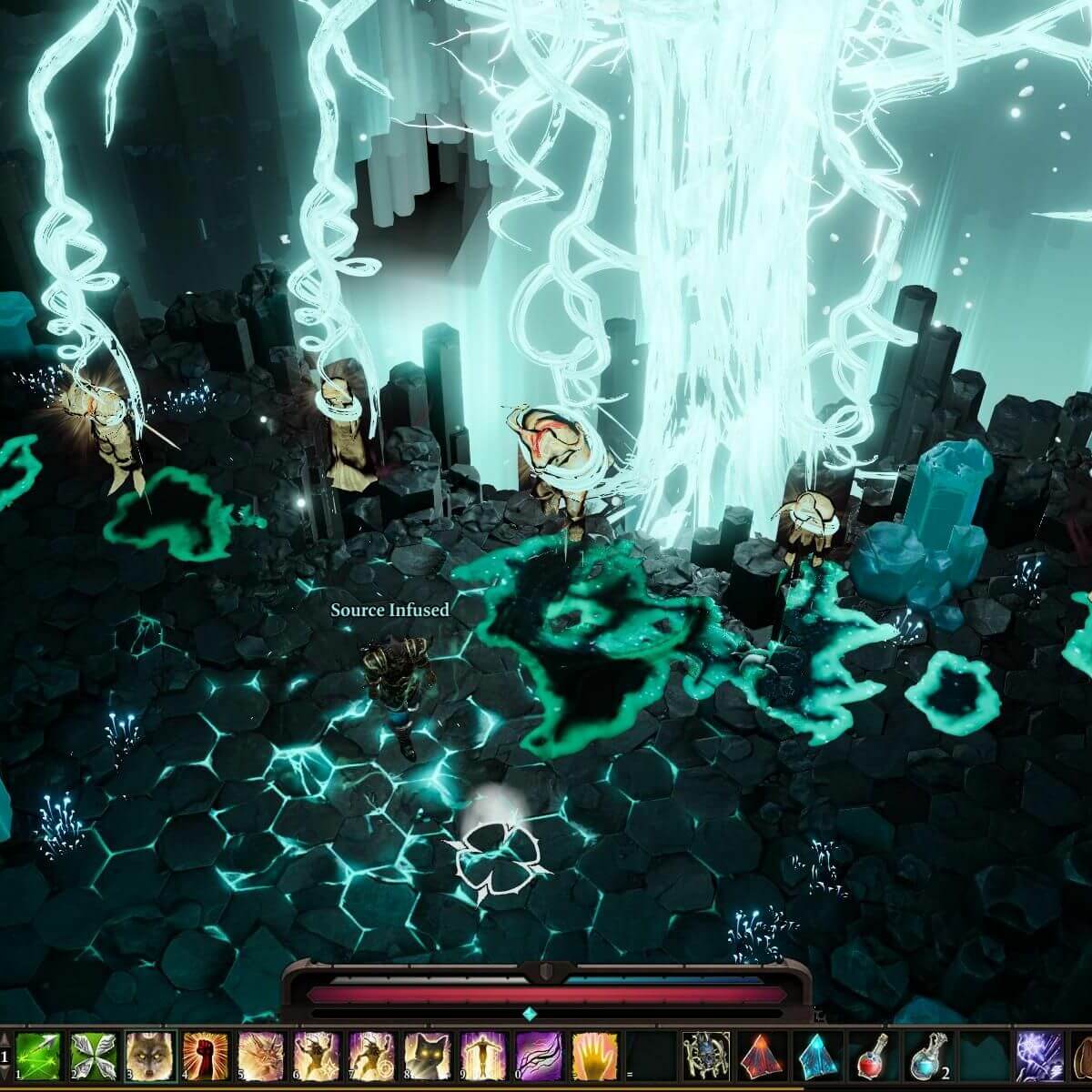Viewport: 1092px width, 1092px height.
Task: Activate the levitating glowing figure skill
Action: [x=483, y=1056]
